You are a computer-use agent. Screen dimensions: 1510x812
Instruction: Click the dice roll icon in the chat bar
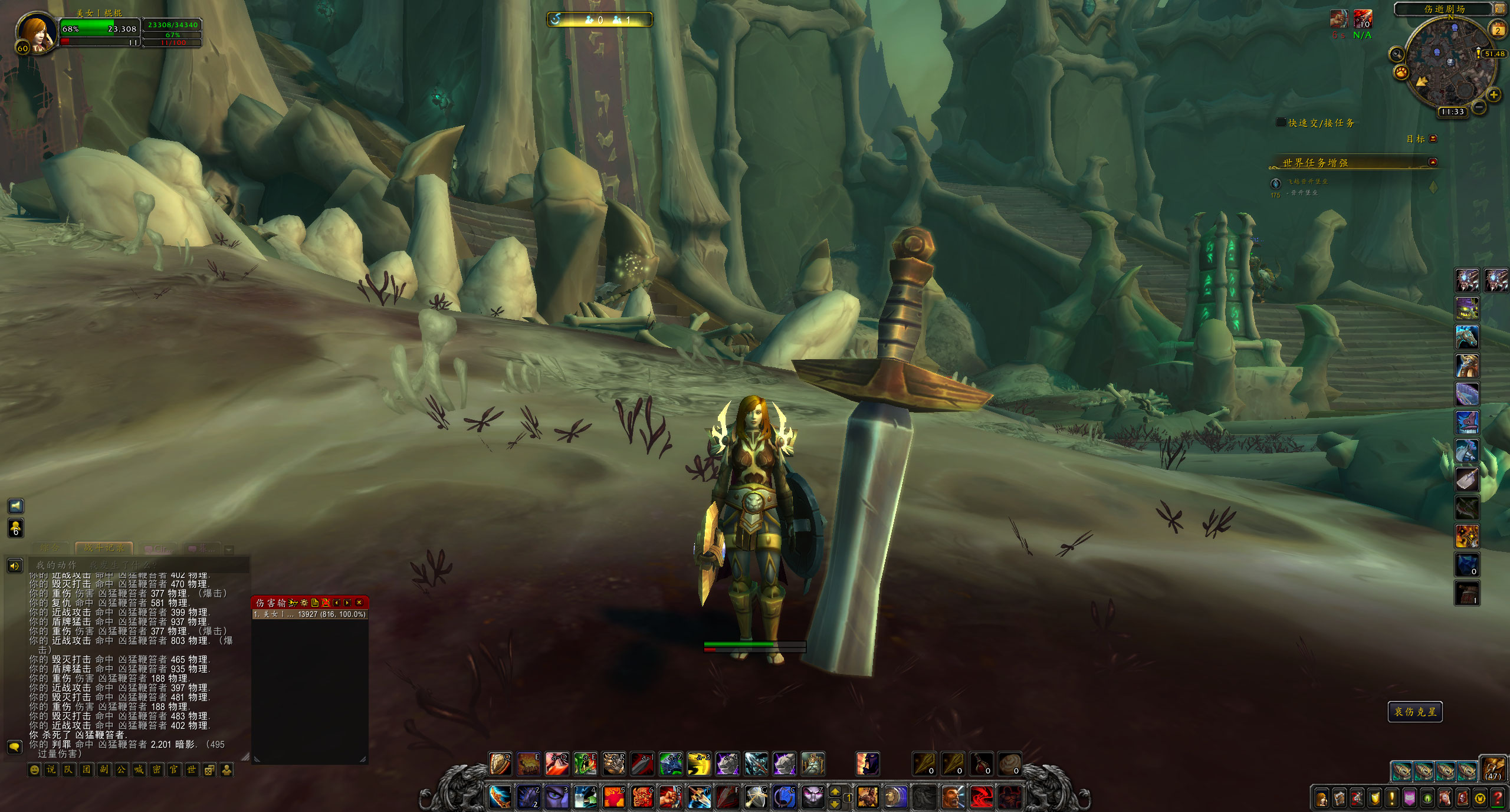(209, 768)
